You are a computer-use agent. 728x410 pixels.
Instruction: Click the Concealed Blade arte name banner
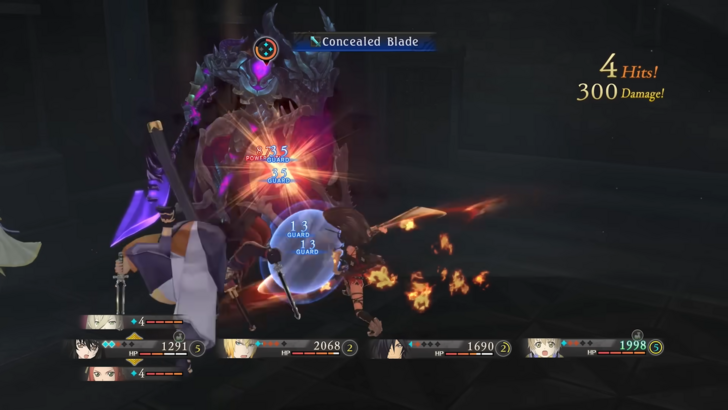click(364, 42)
